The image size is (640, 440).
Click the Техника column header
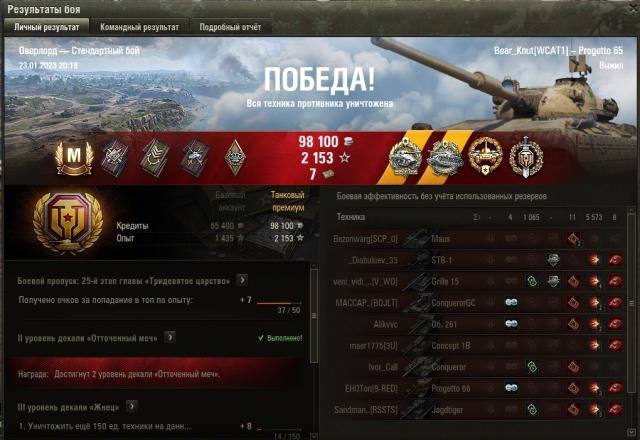[351, 216]
